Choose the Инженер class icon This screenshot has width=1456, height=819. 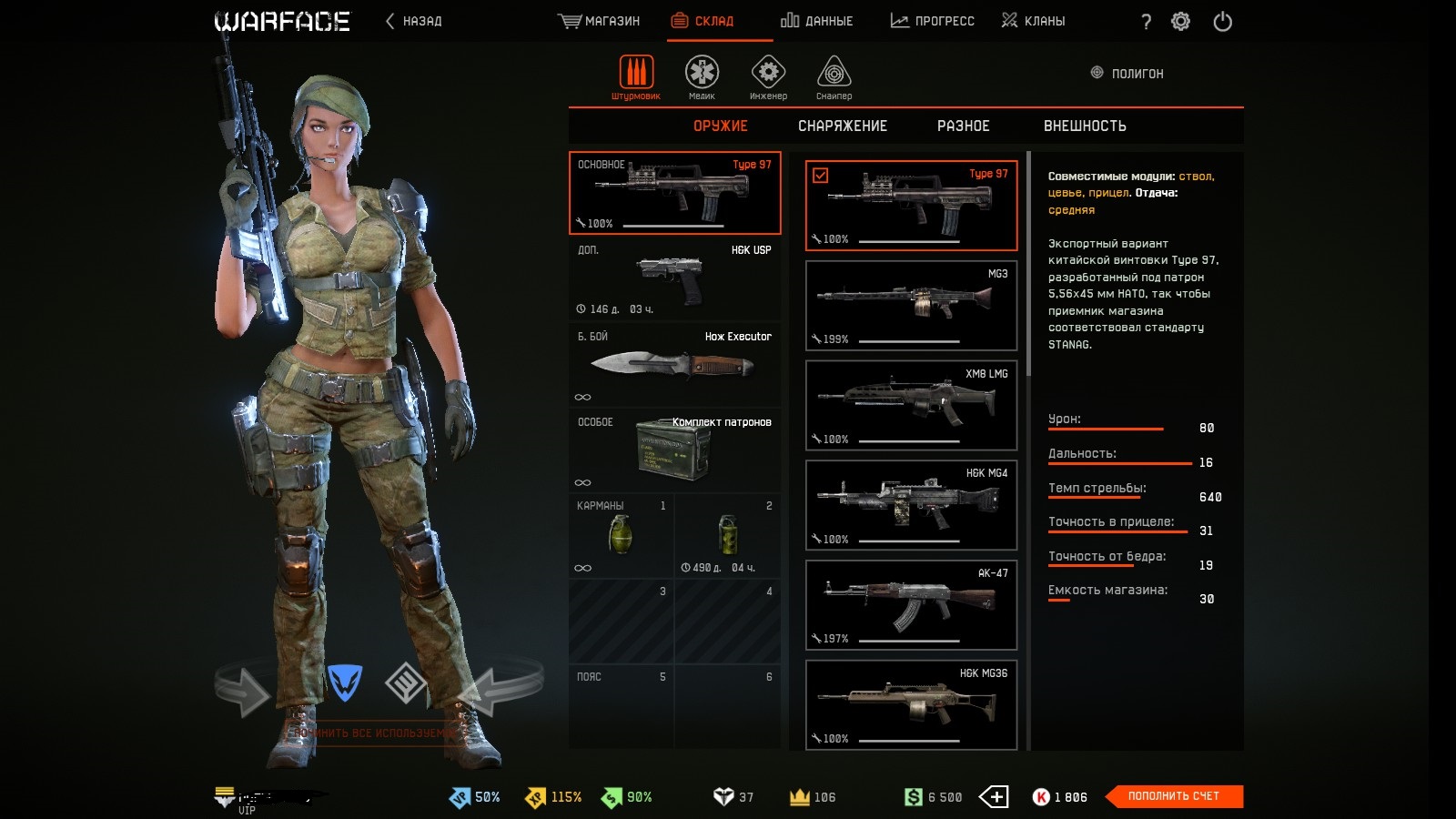point(768,76)
